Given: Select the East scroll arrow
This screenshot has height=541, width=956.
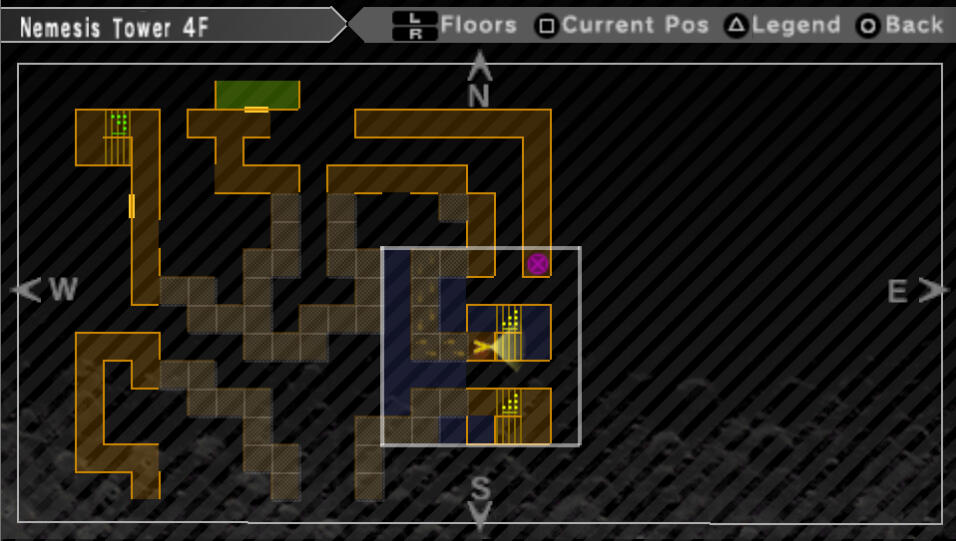Looking at the screenshot, I should [934, 290].
